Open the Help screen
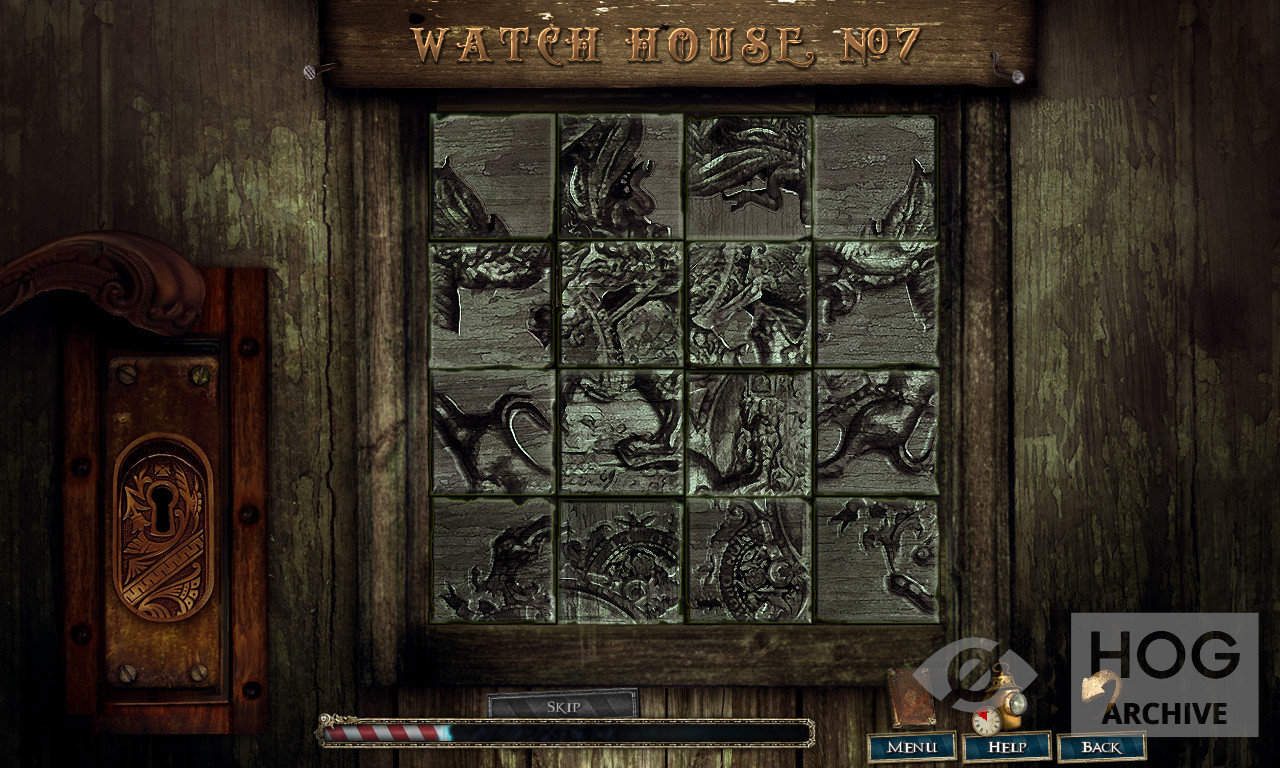The height and width of the screenshot is (768, 1280). pos(1006,747)
